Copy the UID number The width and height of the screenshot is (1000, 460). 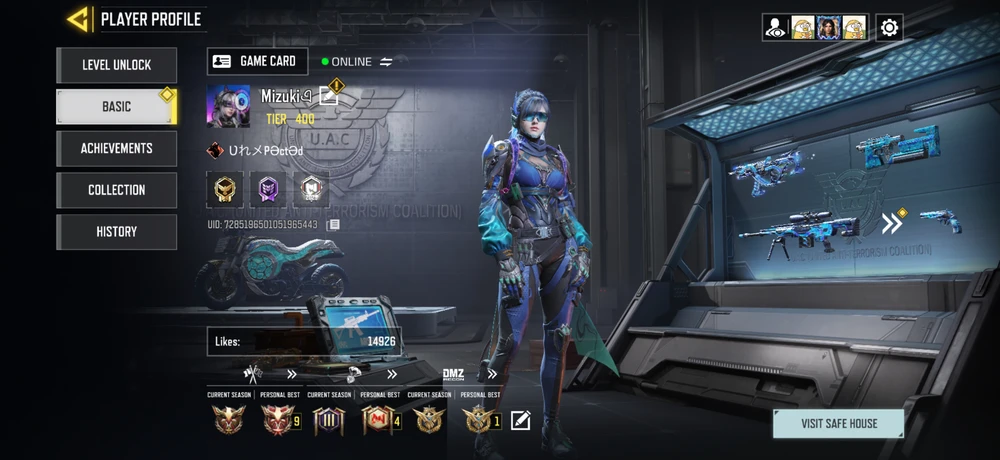click(334, 225)
